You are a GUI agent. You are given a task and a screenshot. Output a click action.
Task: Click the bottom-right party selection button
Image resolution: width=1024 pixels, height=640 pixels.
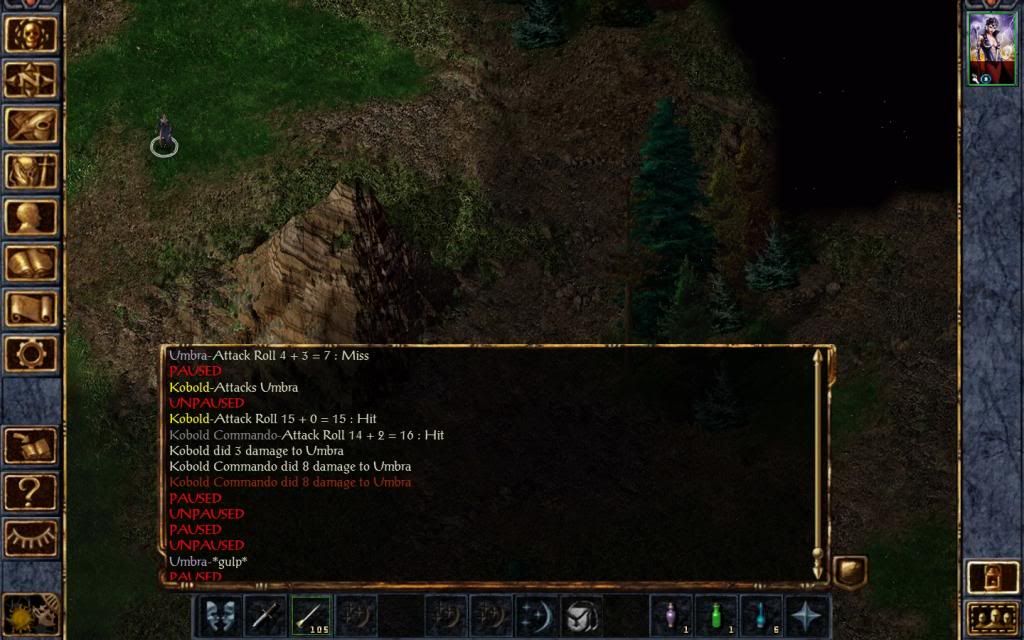click(991, 619)
